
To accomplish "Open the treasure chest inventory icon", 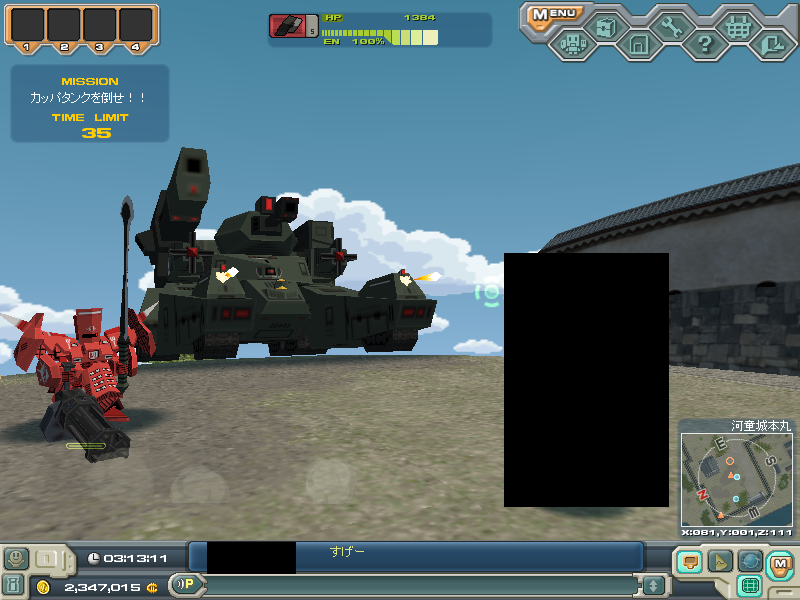I will (604, 26).
